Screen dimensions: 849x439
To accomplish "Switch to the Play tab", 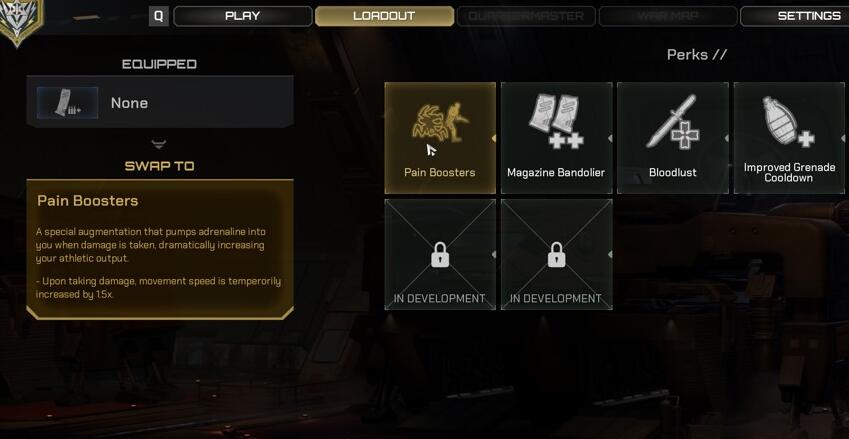I will [242, 16].
